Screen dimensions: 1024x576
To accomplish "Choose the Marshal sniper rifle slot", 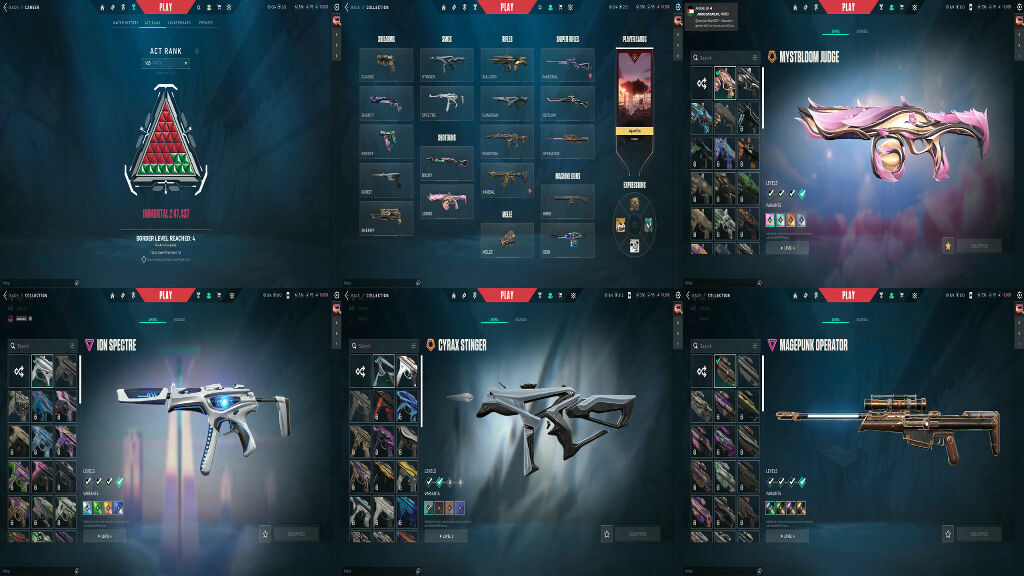I will click(568, 65).
